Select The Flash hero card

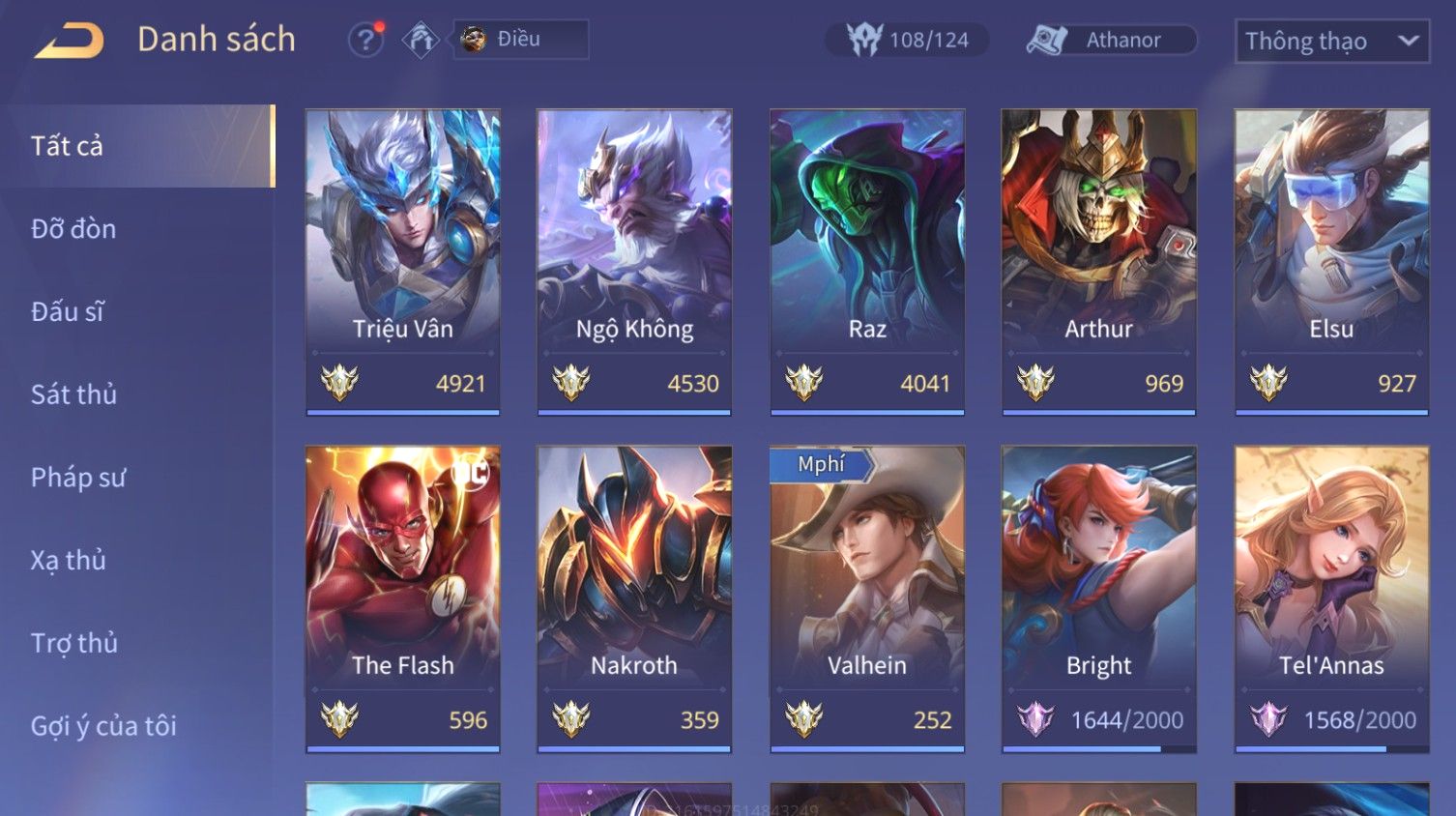pos(403,597)
